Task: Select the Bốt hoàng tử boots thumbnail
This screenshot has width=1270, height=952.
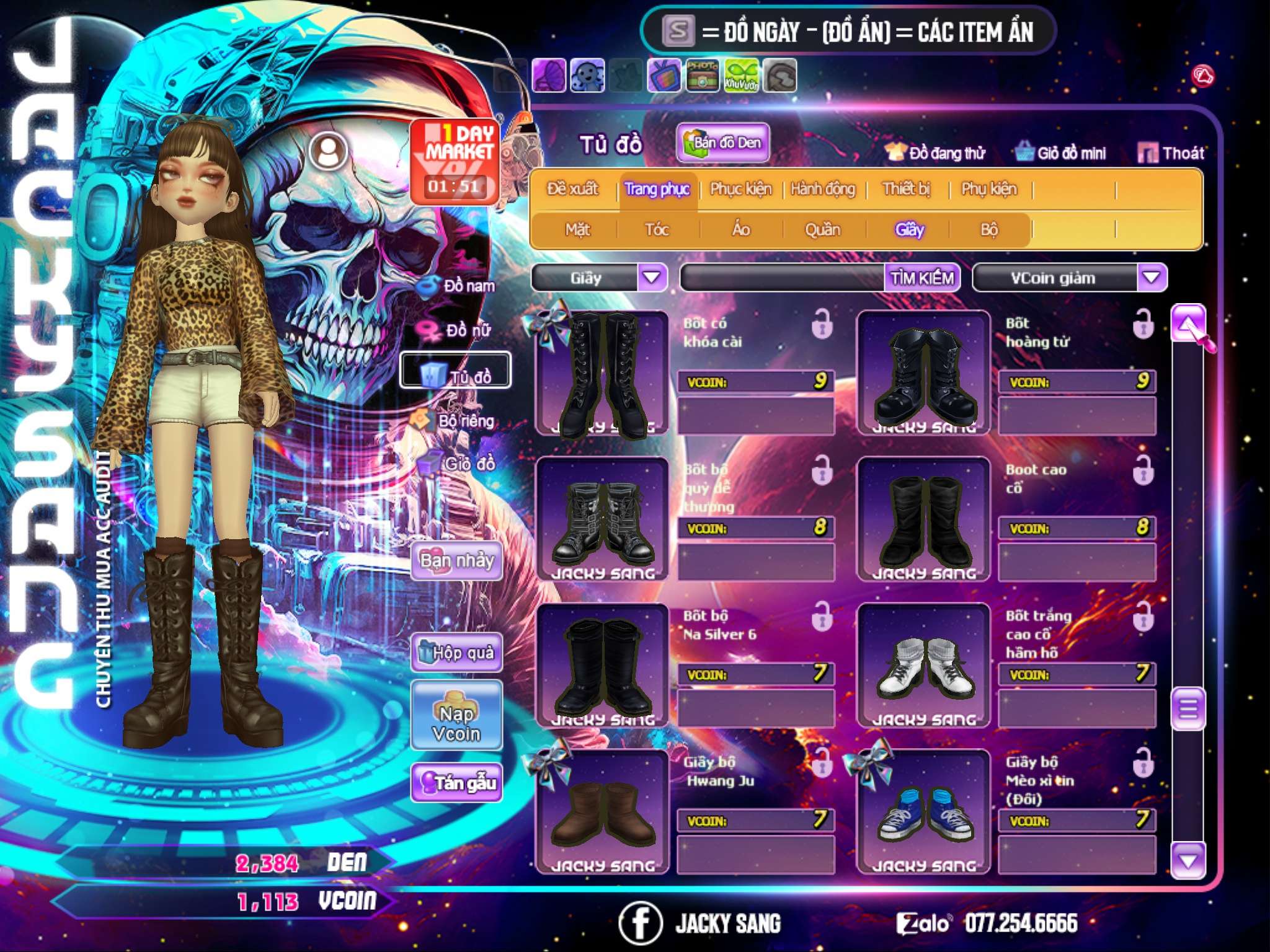Action: [x=923, y=374]
